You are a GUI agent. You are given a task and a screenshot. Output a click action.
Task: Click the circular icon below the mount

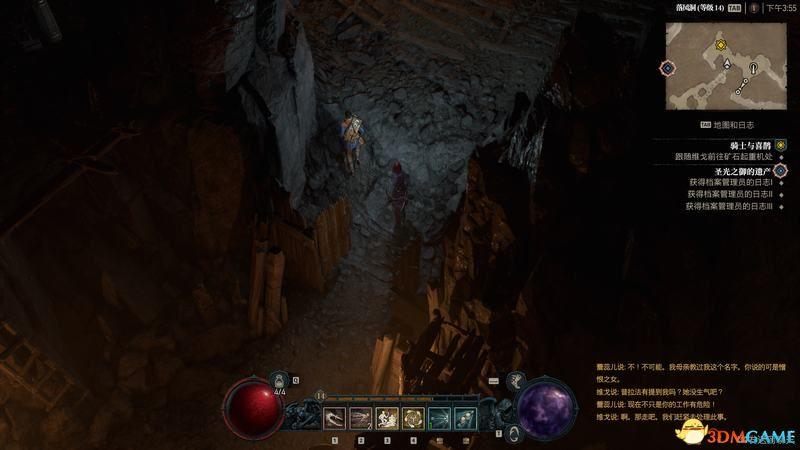pos(513,432)
